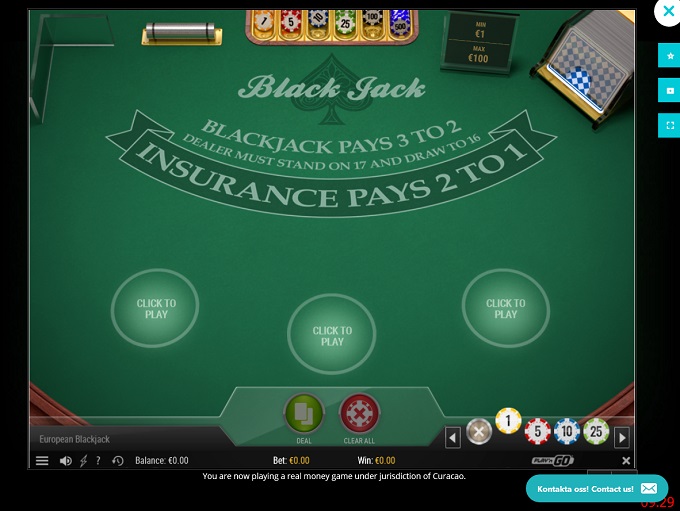Pick the blue 10 chip
The height and width of the screenshot is (511, 680).
pos(567,432)
